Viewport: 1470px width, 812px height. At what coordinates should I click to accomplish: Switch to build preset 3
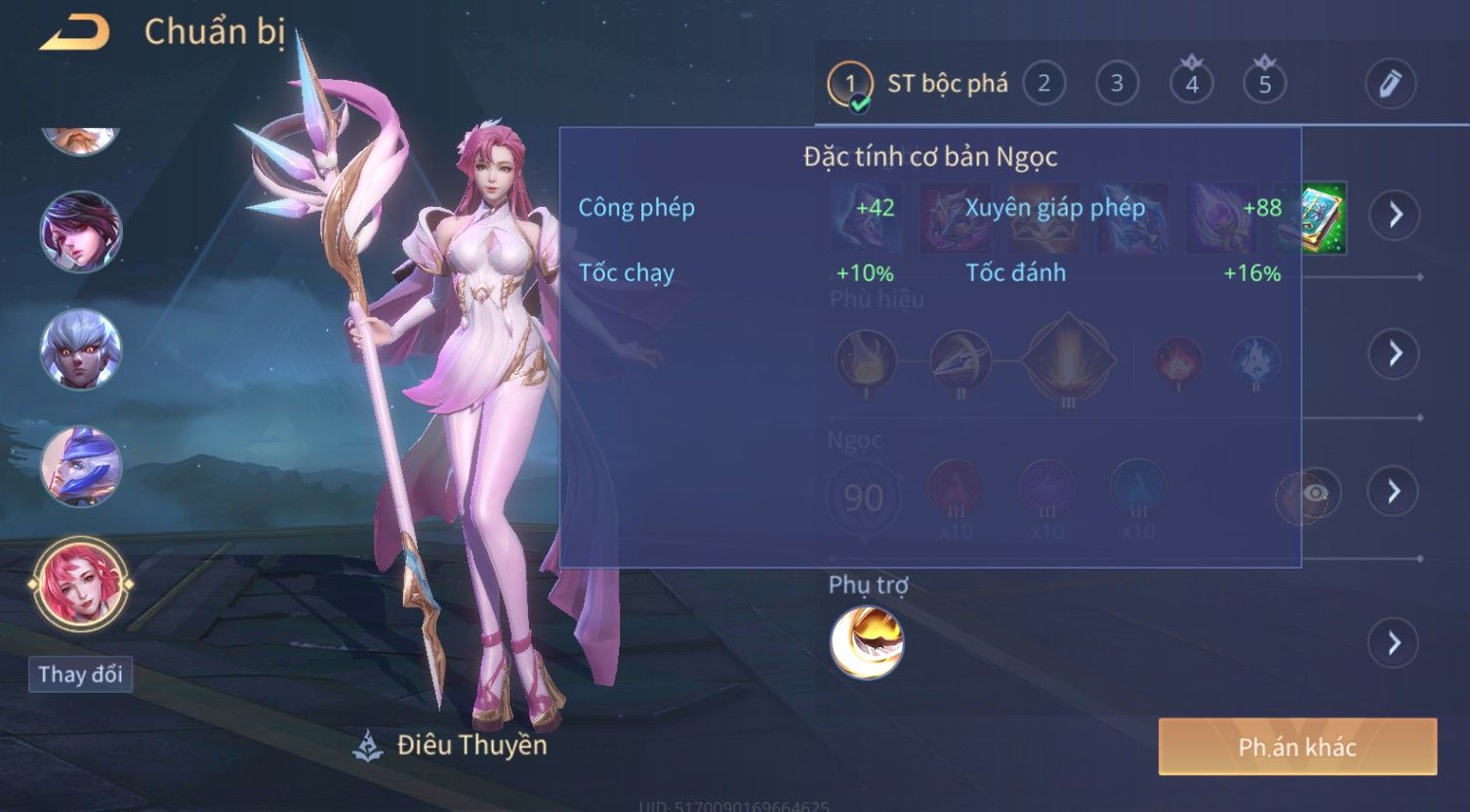[x=1117, y=84]
